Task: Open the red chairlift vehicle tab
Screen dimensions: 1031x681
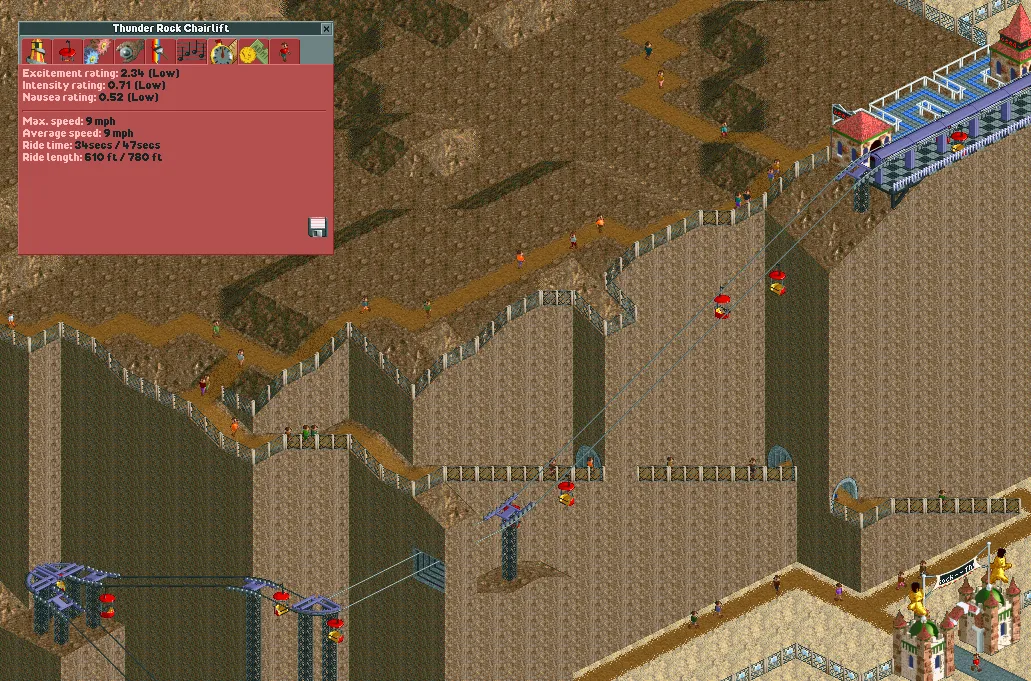Action: click(x=68, y=51)
